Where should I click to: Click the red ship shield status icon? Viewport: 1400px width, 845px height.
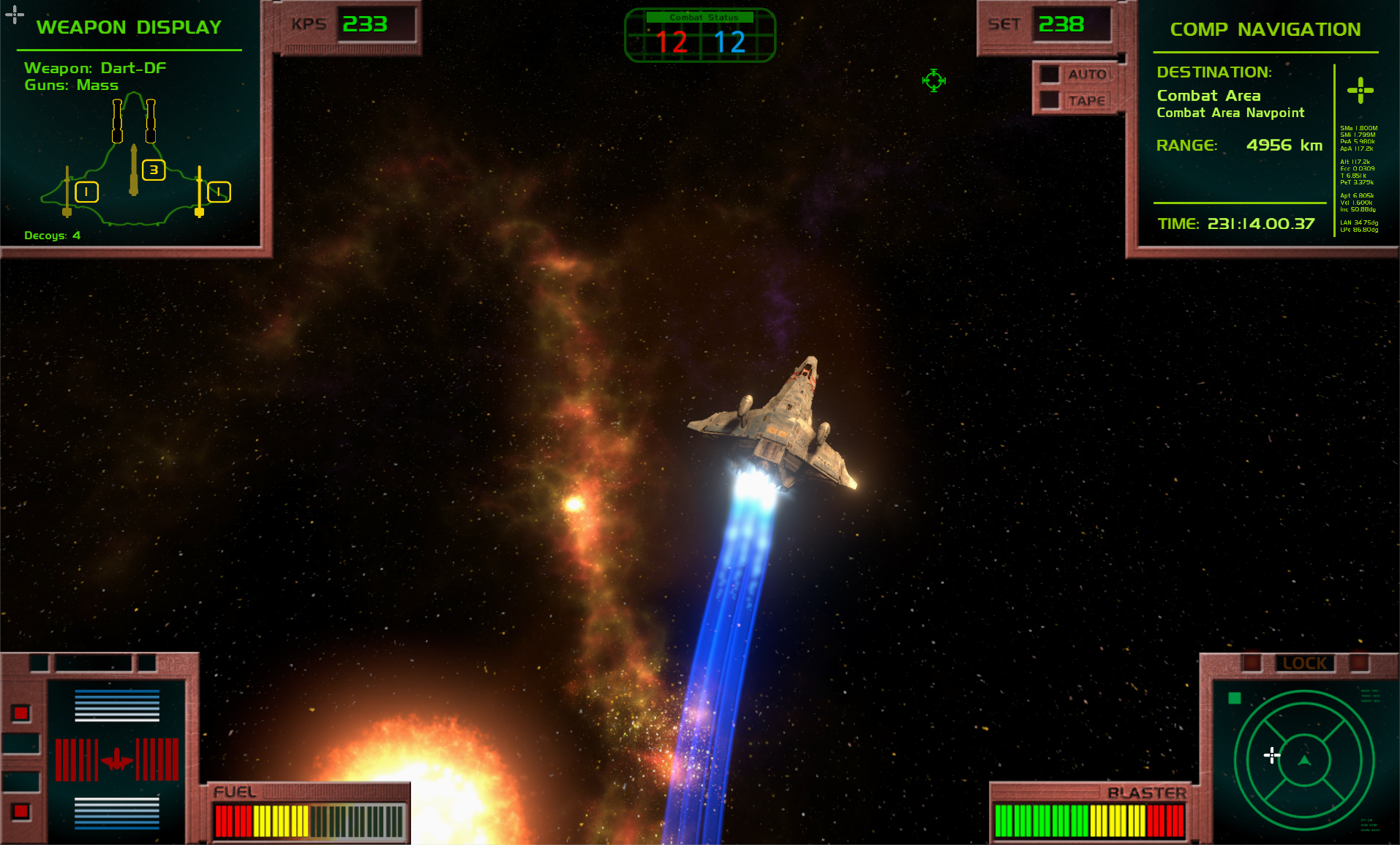[x=116, y=759]
